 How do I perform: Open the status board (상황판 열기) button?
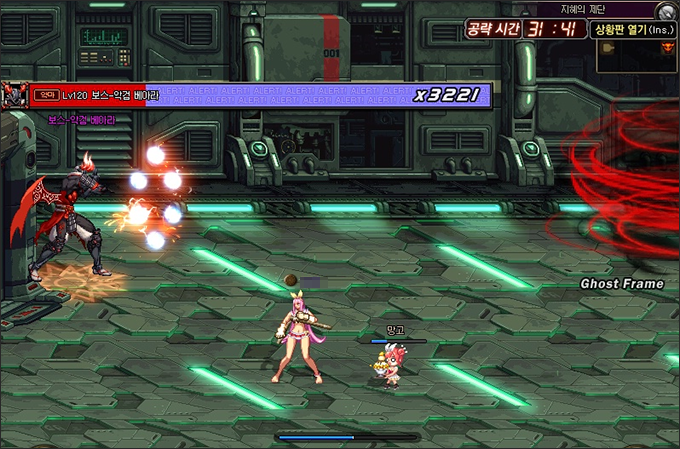[635, 29]
